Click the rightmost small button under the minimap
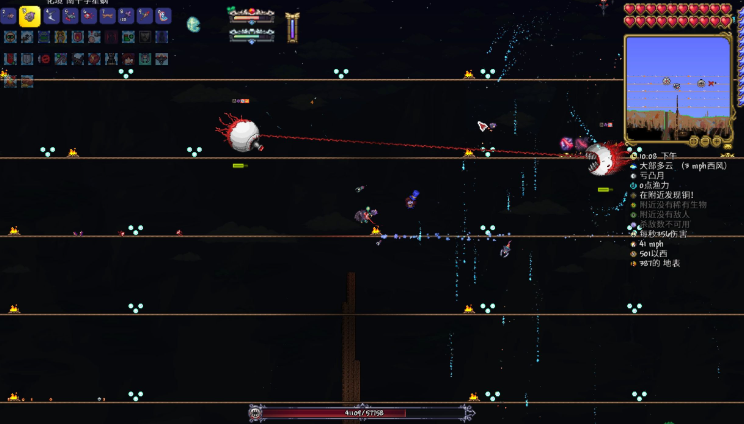Image resolution: width=744 pixels, height=424 pixels. click(717, 141)
